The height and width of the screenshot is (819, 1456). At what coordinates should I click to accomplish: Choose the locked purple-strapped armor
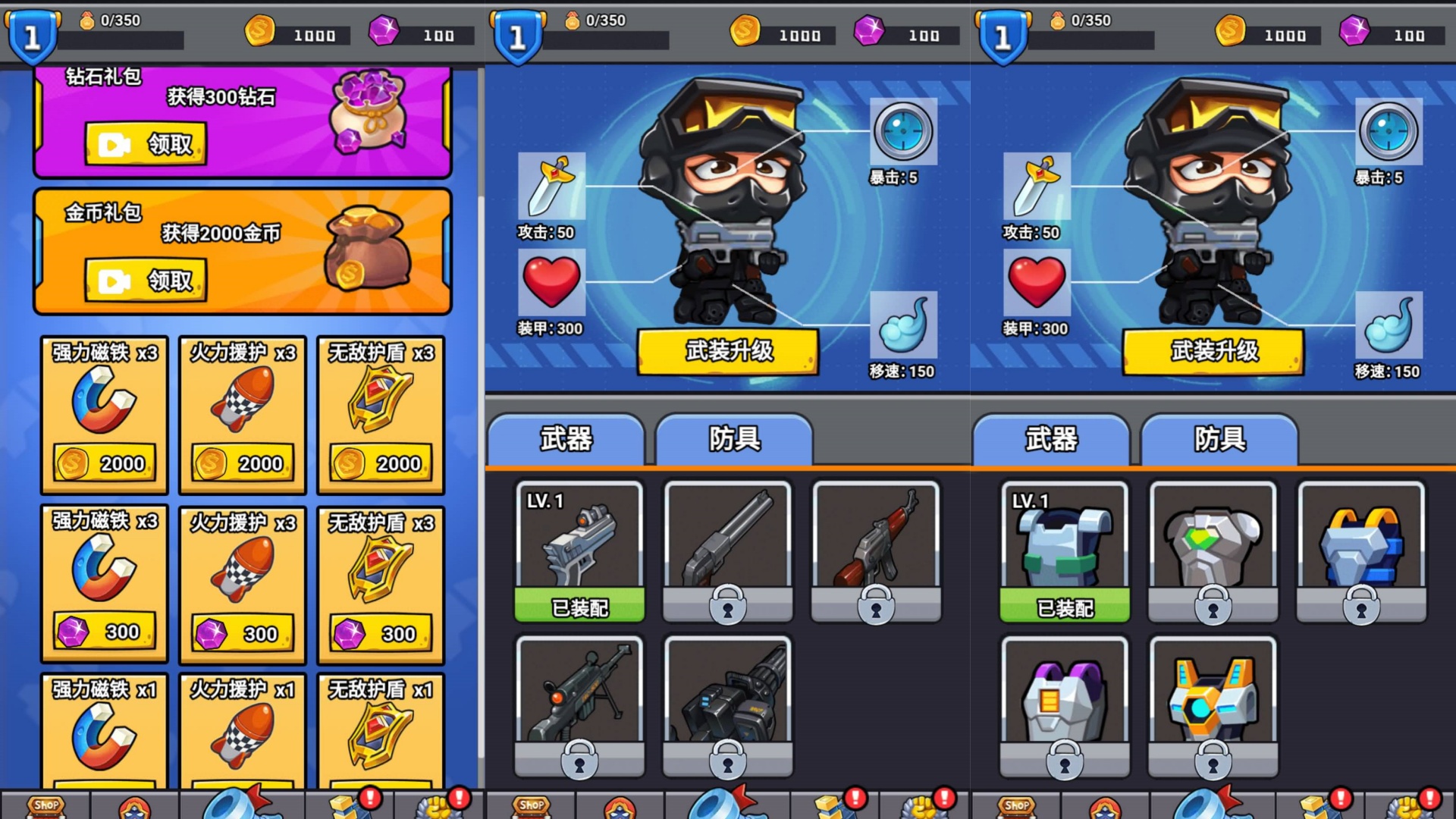(x=1065, y=705)
